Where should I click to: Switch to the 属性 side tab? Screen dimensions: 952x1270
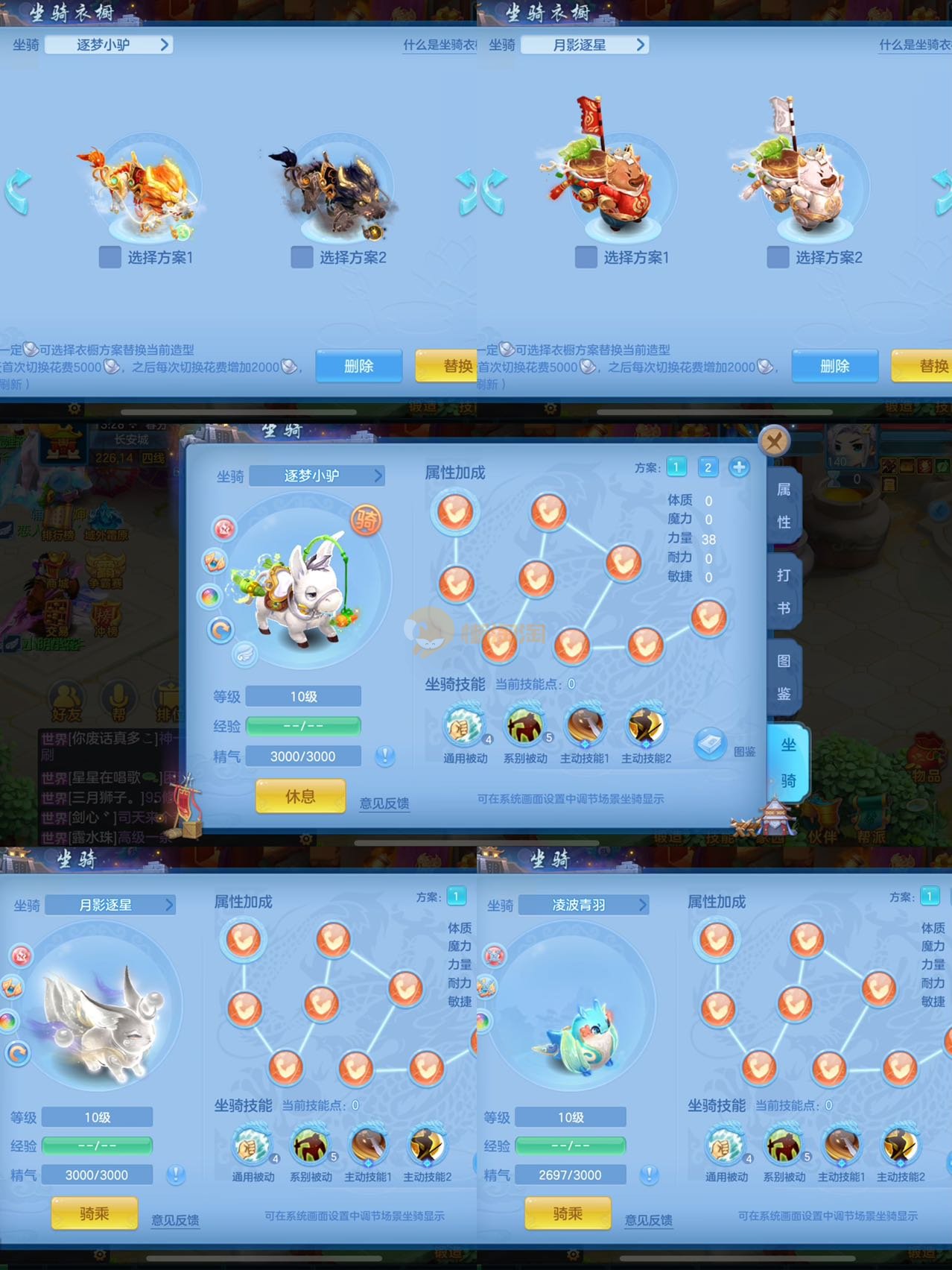784,505
